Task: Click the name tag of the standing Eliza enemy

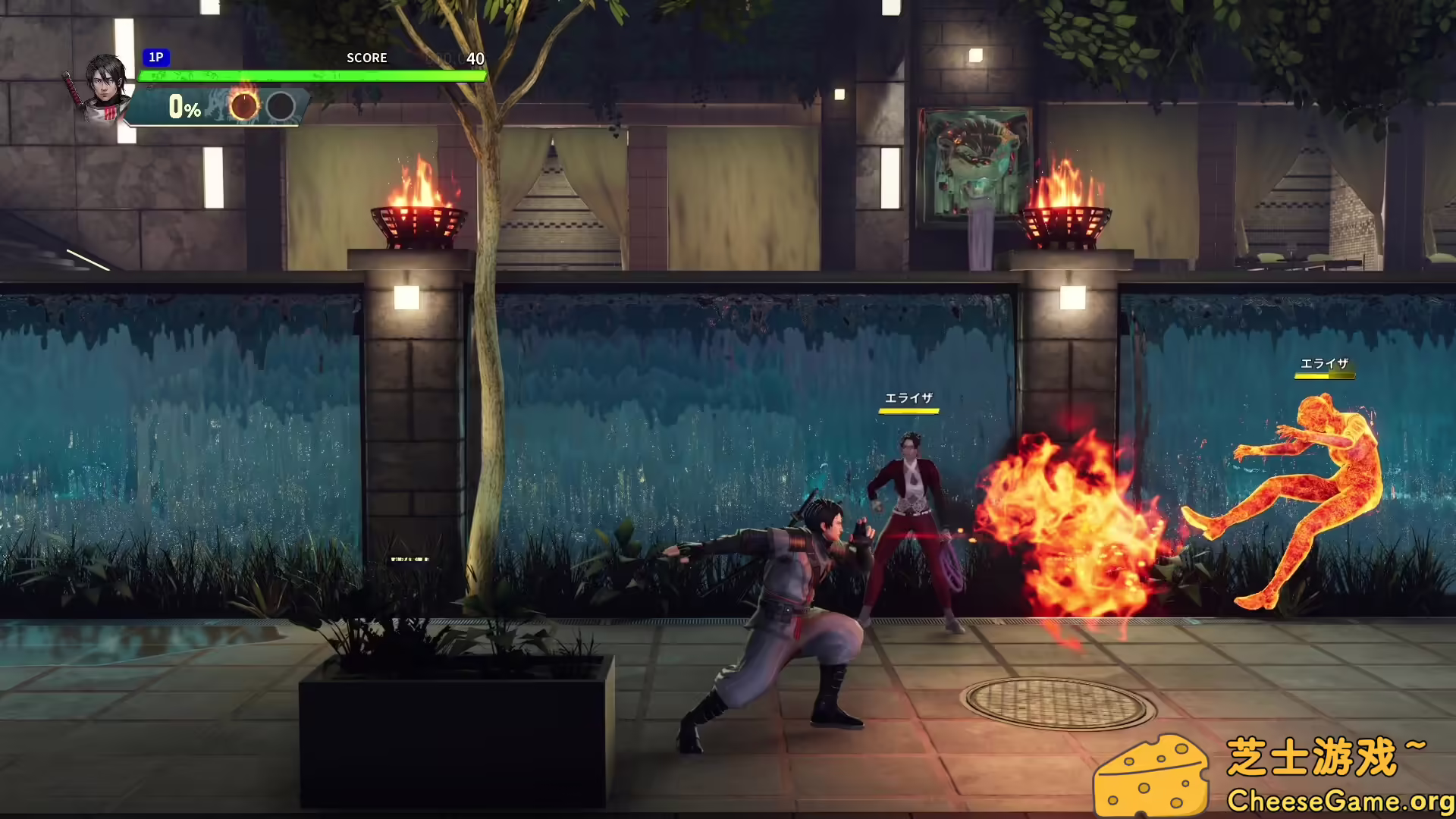Action: (909, 397)
